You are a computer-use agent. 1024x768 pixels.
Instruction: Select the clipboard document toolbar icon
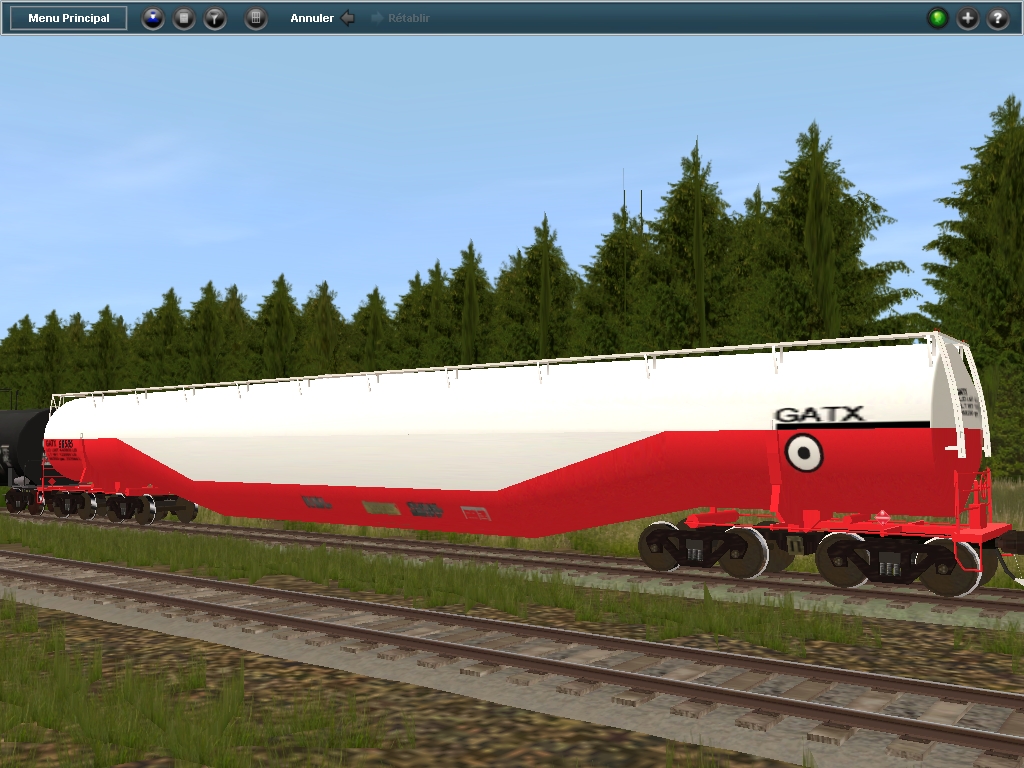pos(184,18)
